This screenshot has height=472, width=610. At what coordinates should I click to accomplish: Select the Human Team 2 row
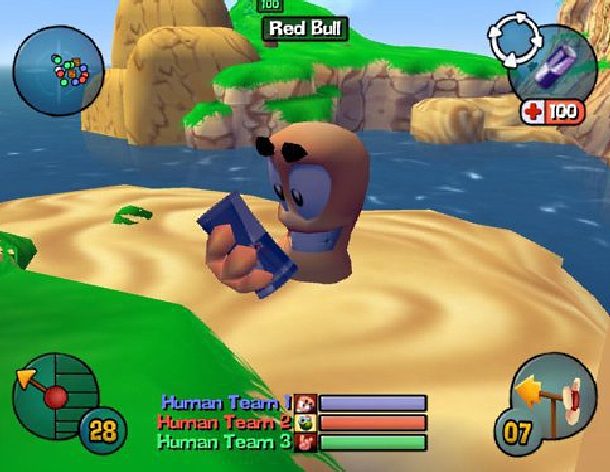click(x=293, y=423)
